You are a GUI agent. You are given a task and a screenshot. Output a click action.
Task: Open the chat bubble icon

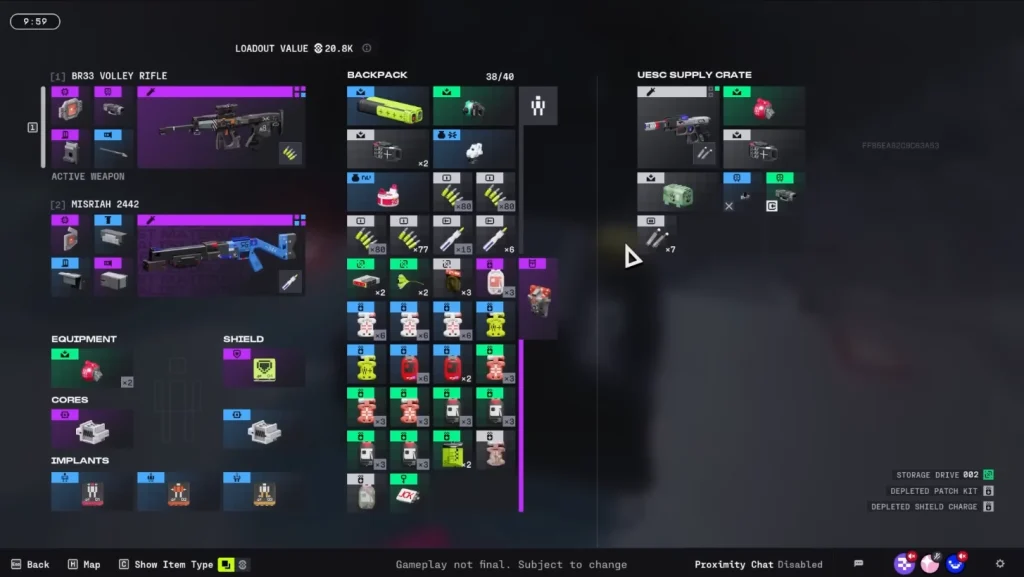[858, 564]
